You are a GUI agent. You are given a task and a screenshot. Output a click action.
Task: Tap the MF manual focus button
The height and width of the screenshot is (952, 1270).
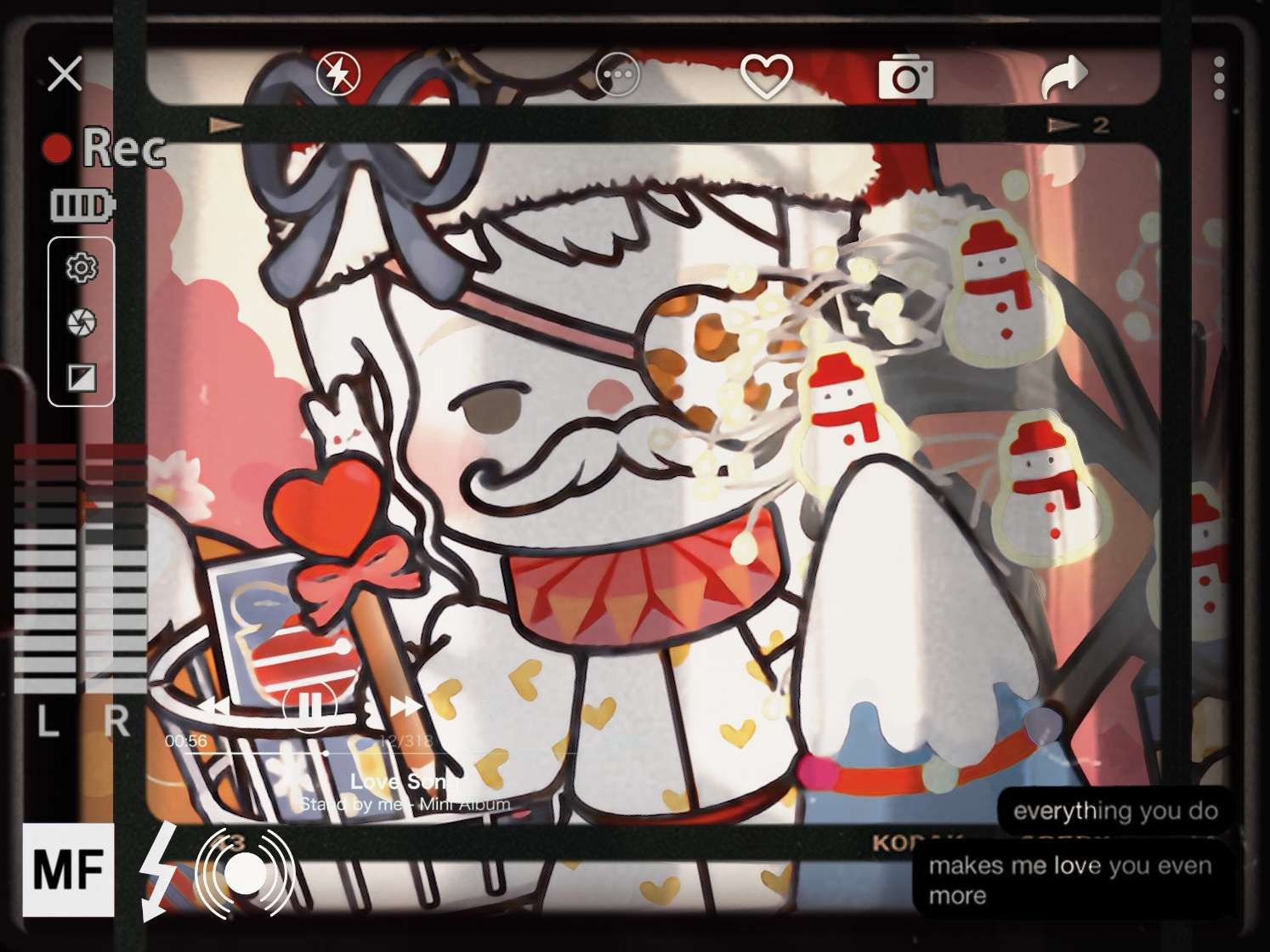point(68,870)
